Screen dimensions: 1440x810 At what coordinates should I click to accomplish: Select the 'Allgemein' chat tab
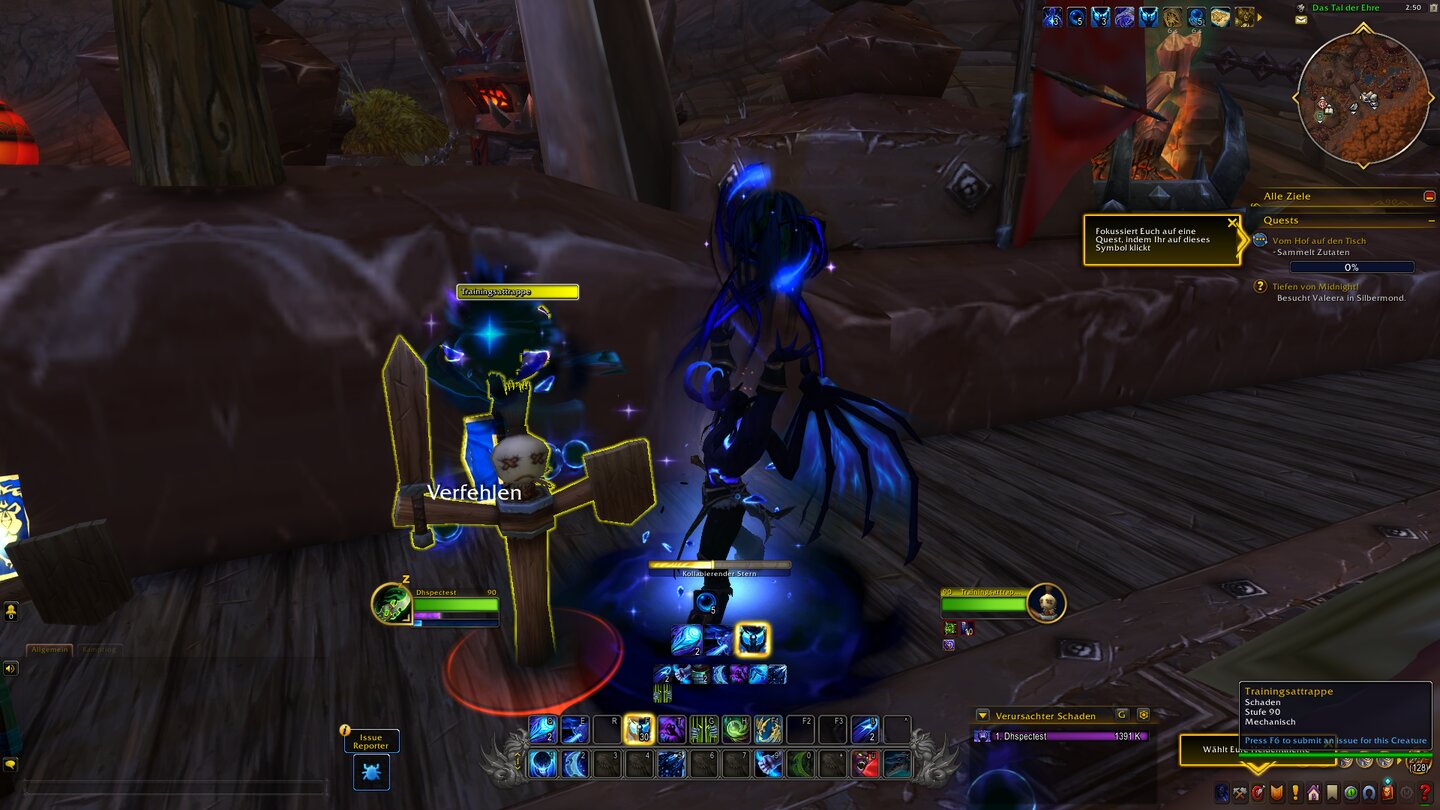coord(50,649)
